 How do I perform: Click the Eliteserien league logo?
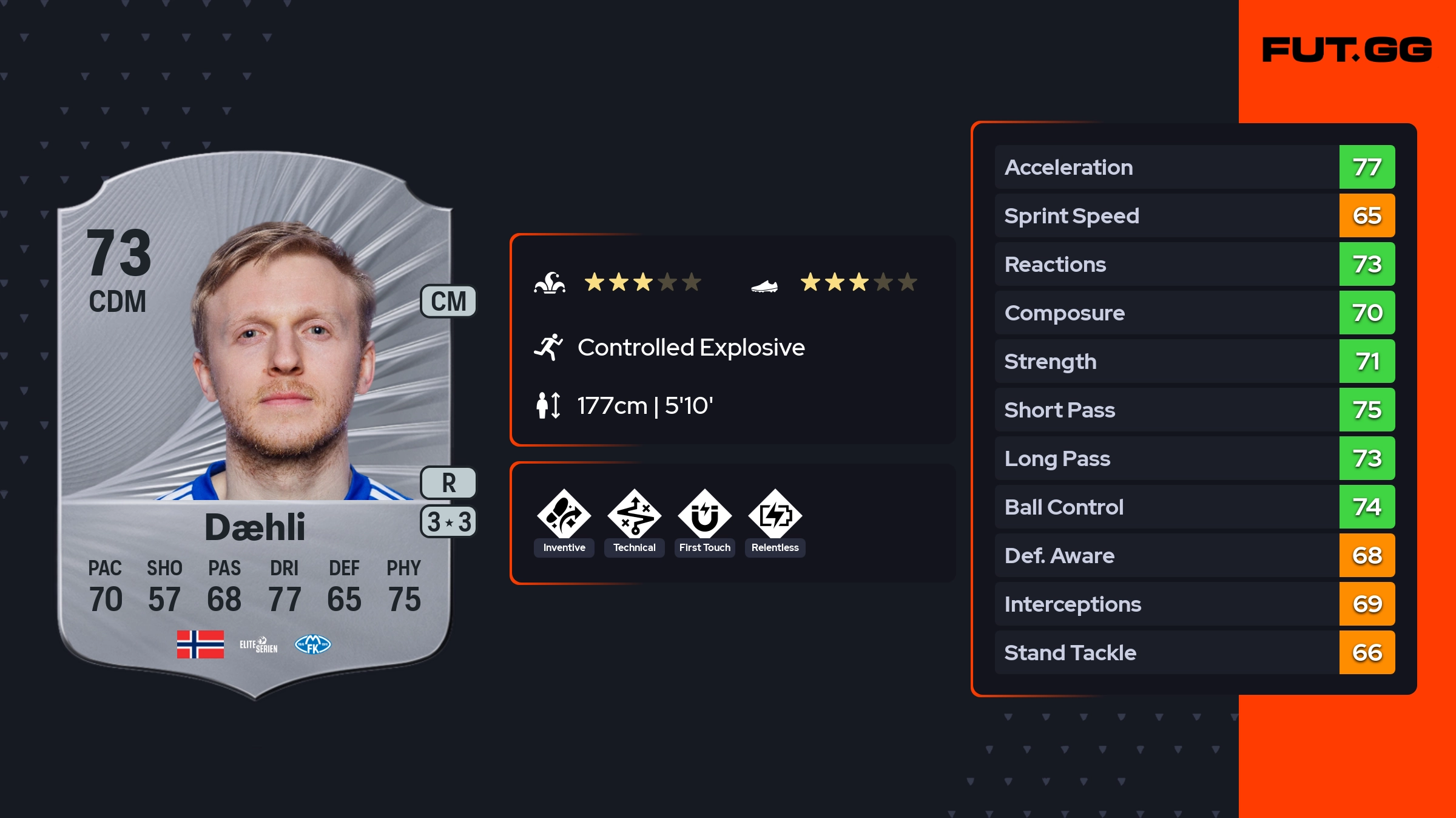tap(258, 644)
